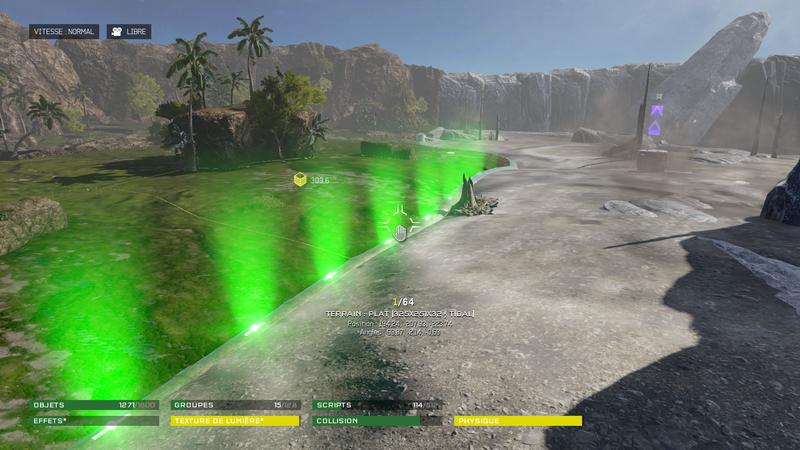
Task: Select the yellow cube object marker
Action: pyautogui.click(x=300, y=179)
